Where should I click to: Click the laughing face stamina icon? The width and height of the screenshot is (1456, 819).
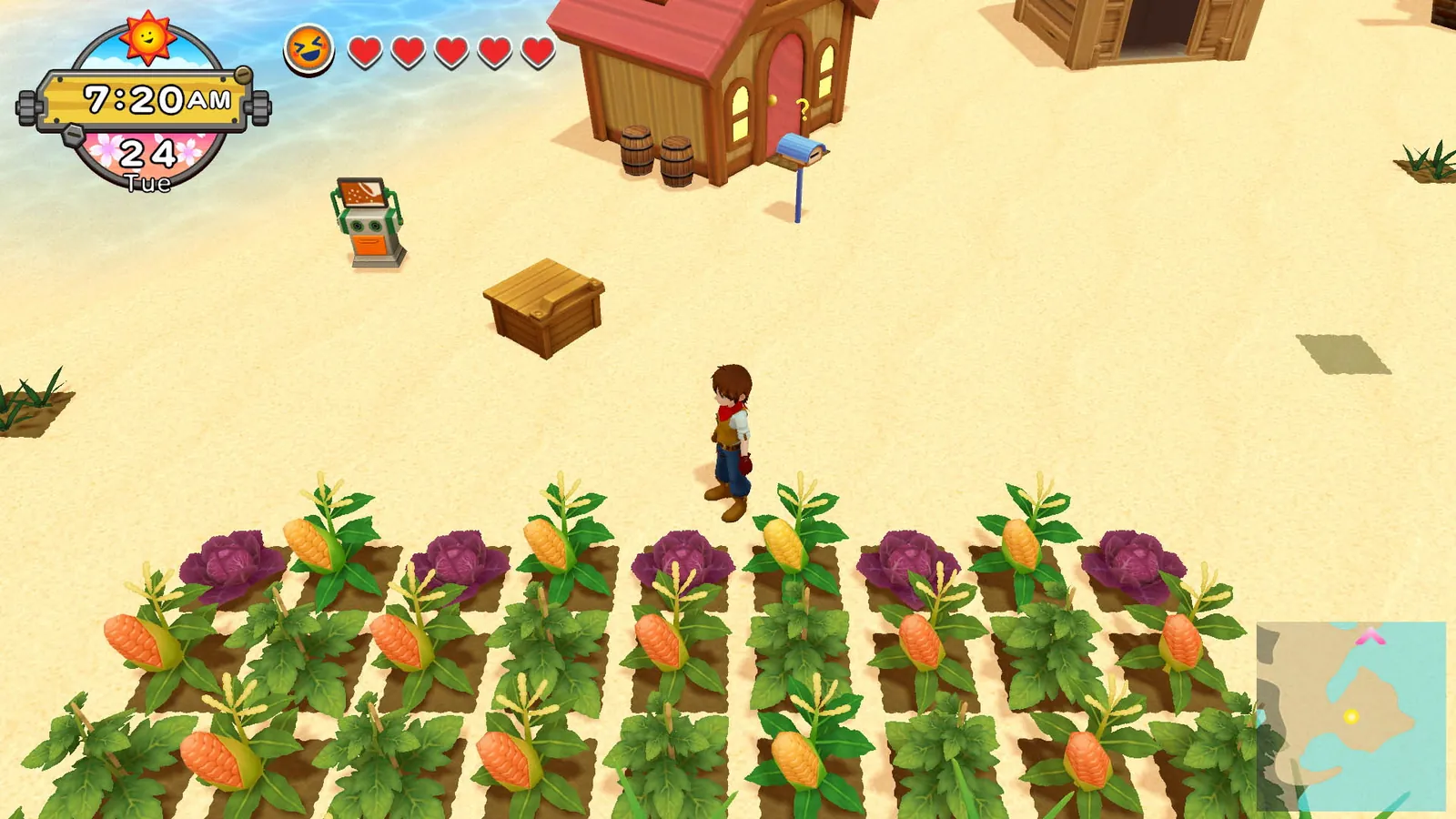click(308, 50)
